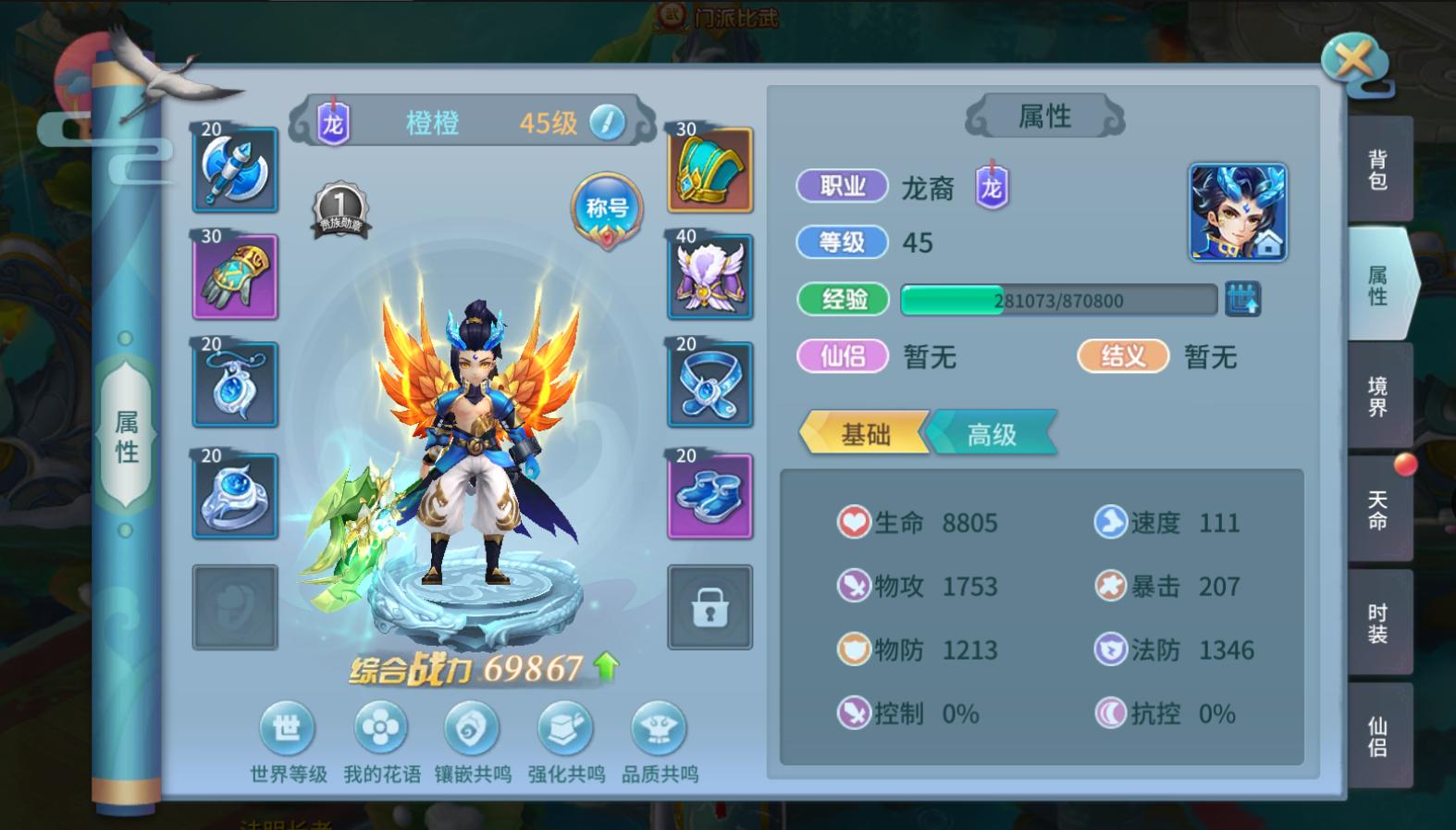1456x830 pixels.
Task: Check the experience progress bar
Action: pos(1058,300)
